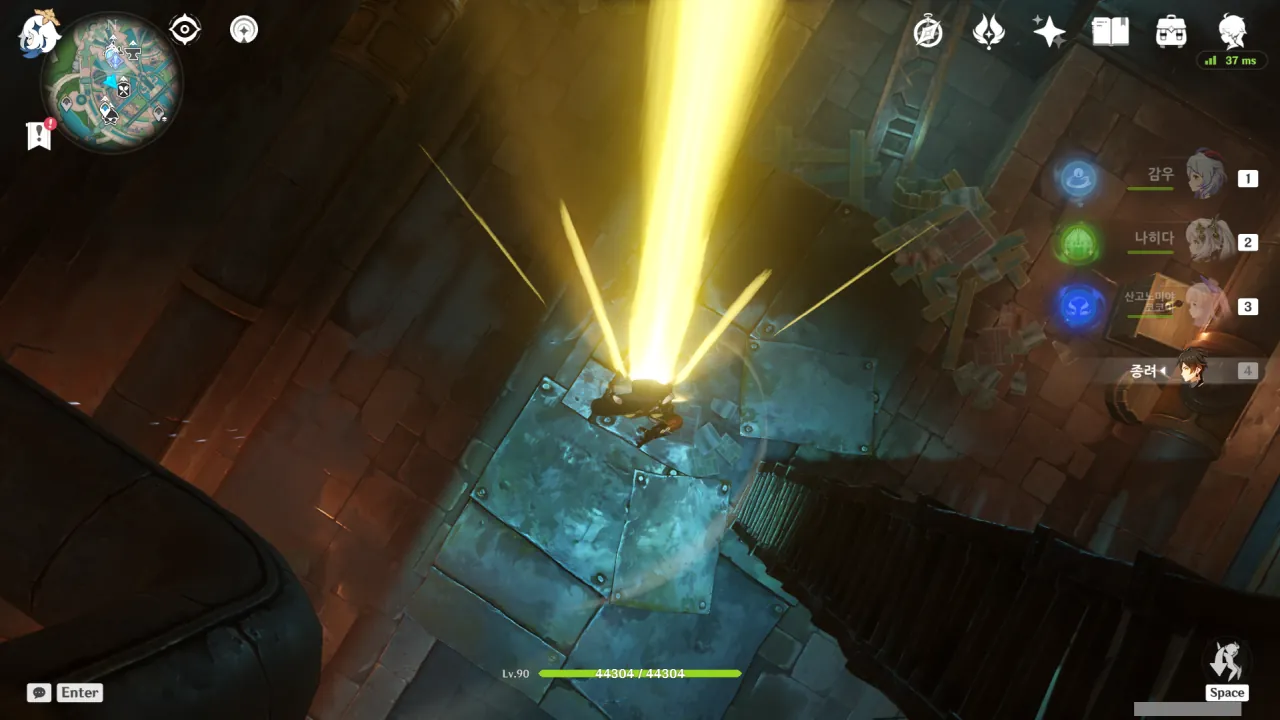Switch to party member 나히다

[x=1207, y=241]
